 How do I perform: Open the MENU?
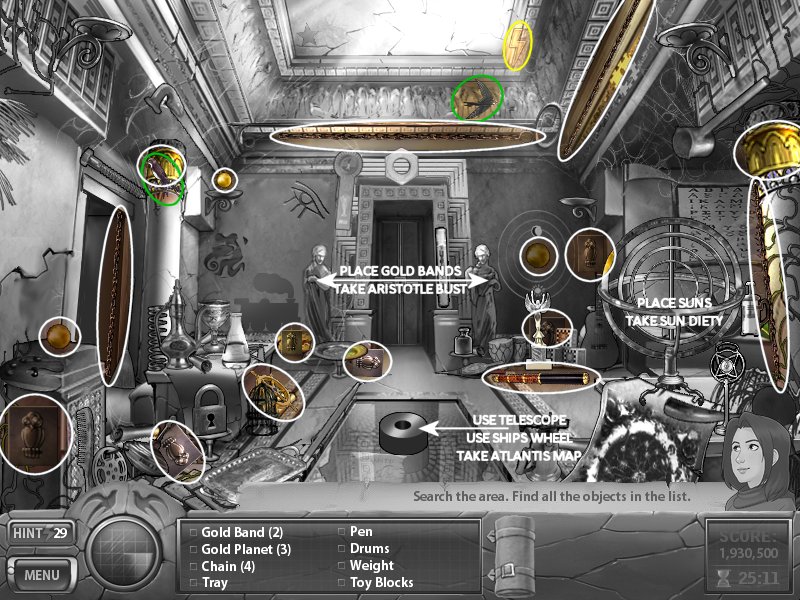[42, 575]
